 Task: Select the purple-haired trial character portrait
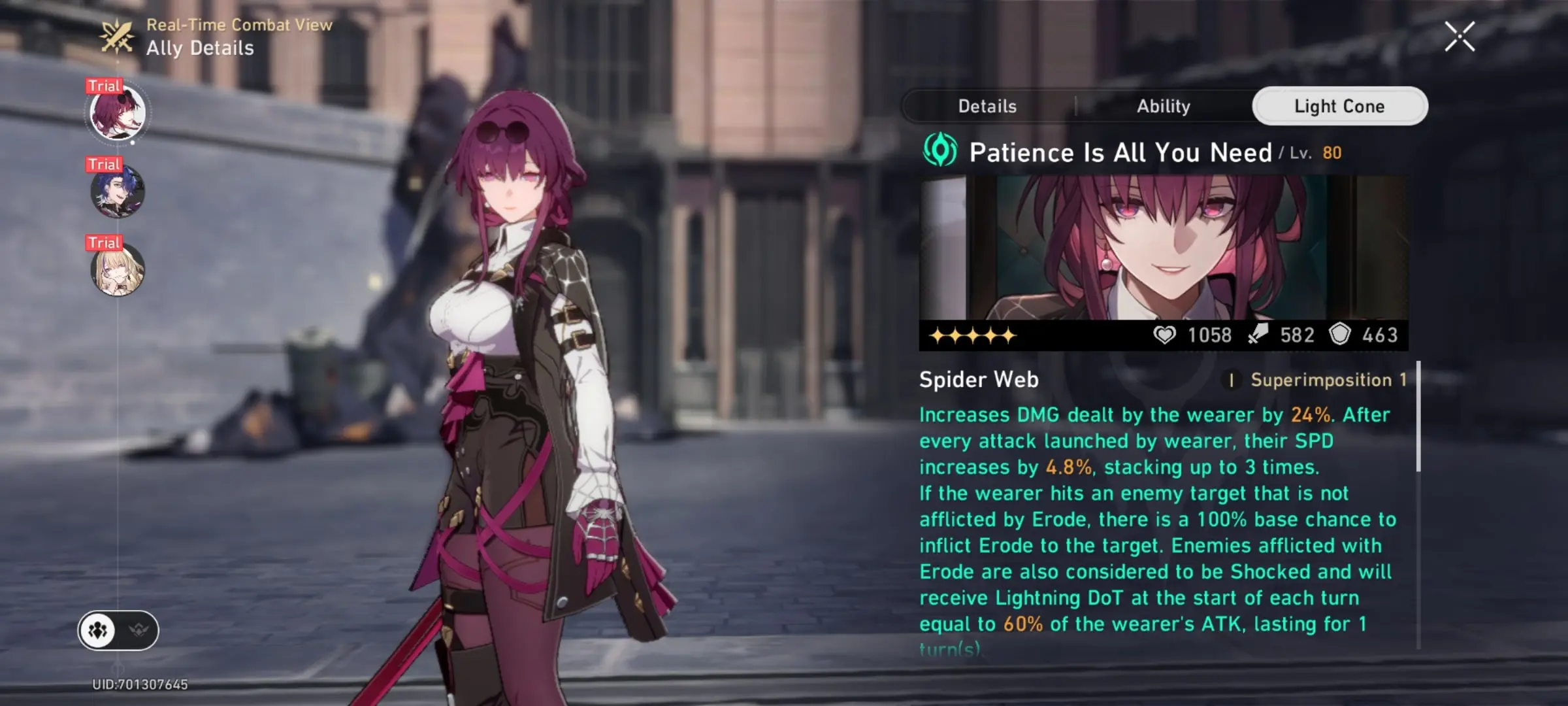pos(118,112)
